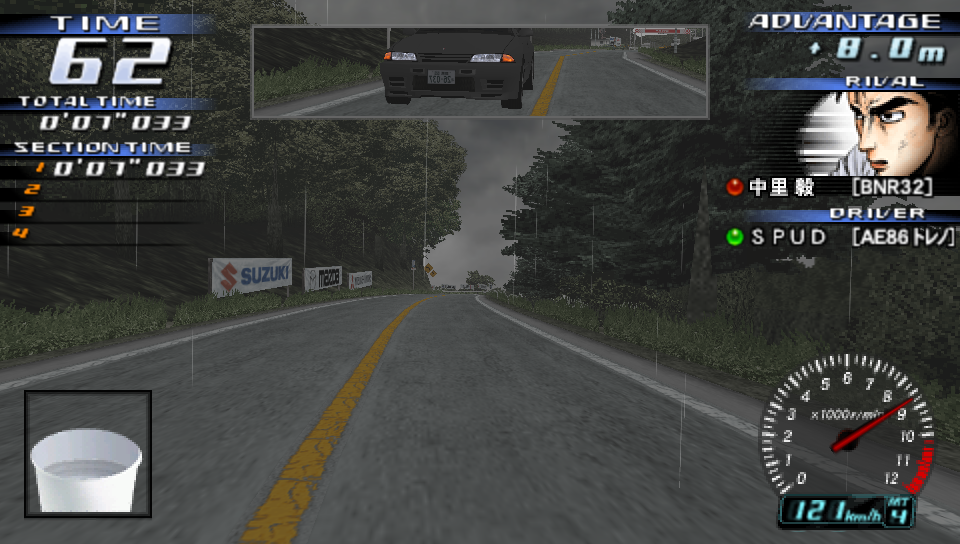Click the rival driver portrait

(x=880, y=134)
